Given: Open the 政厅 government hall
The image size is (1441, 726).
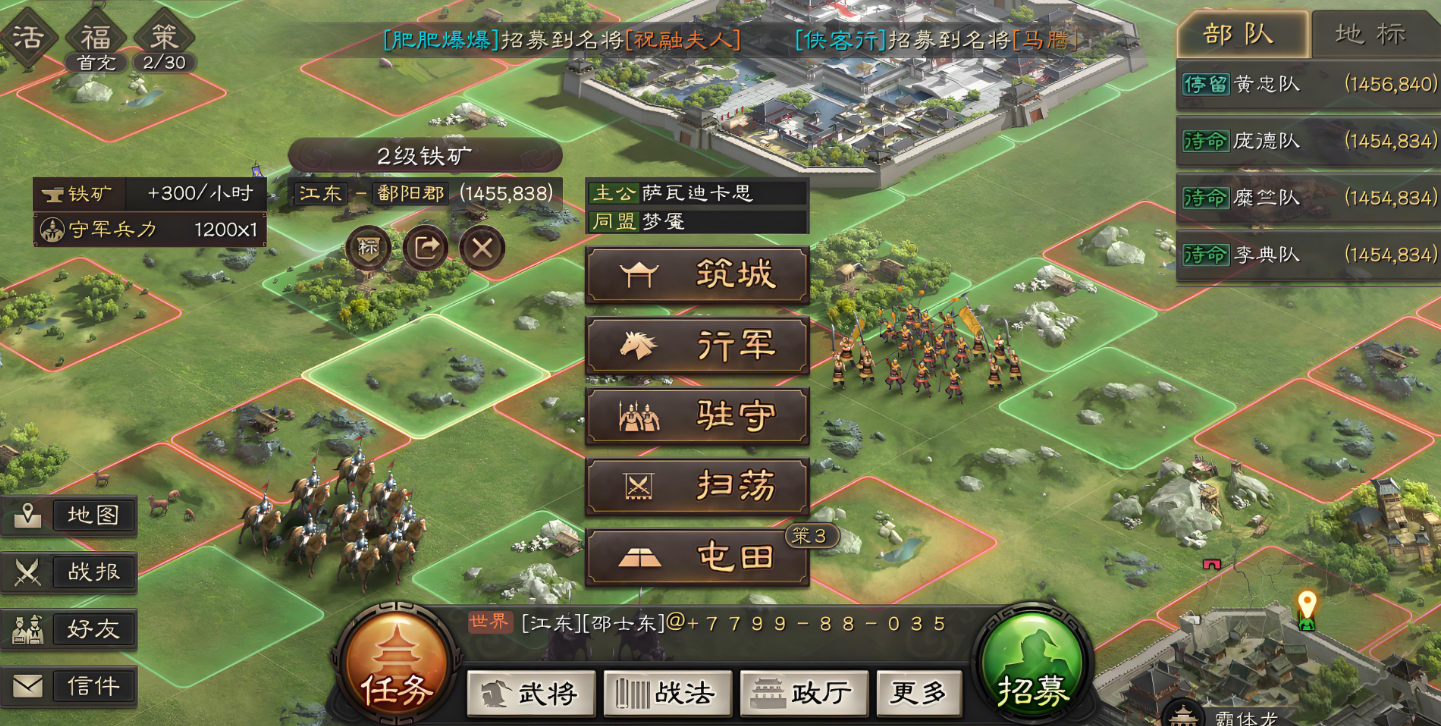Looking at the screenshot, I should pyautogui.click(x=803, y=693).
